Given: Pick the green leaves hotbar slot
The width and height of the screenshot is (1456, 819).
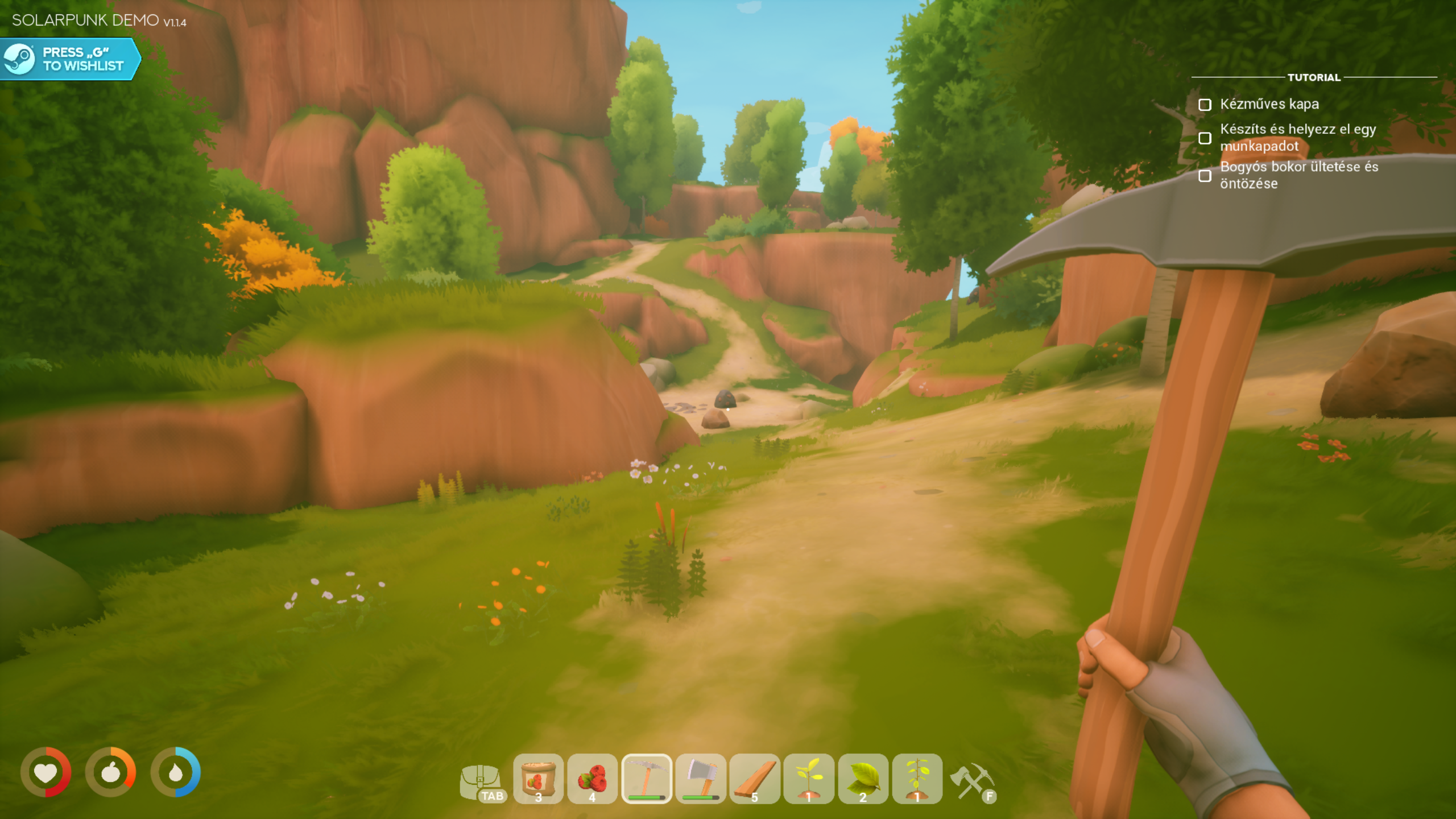Looking at the screenshot, I should [x=863, y=779].
